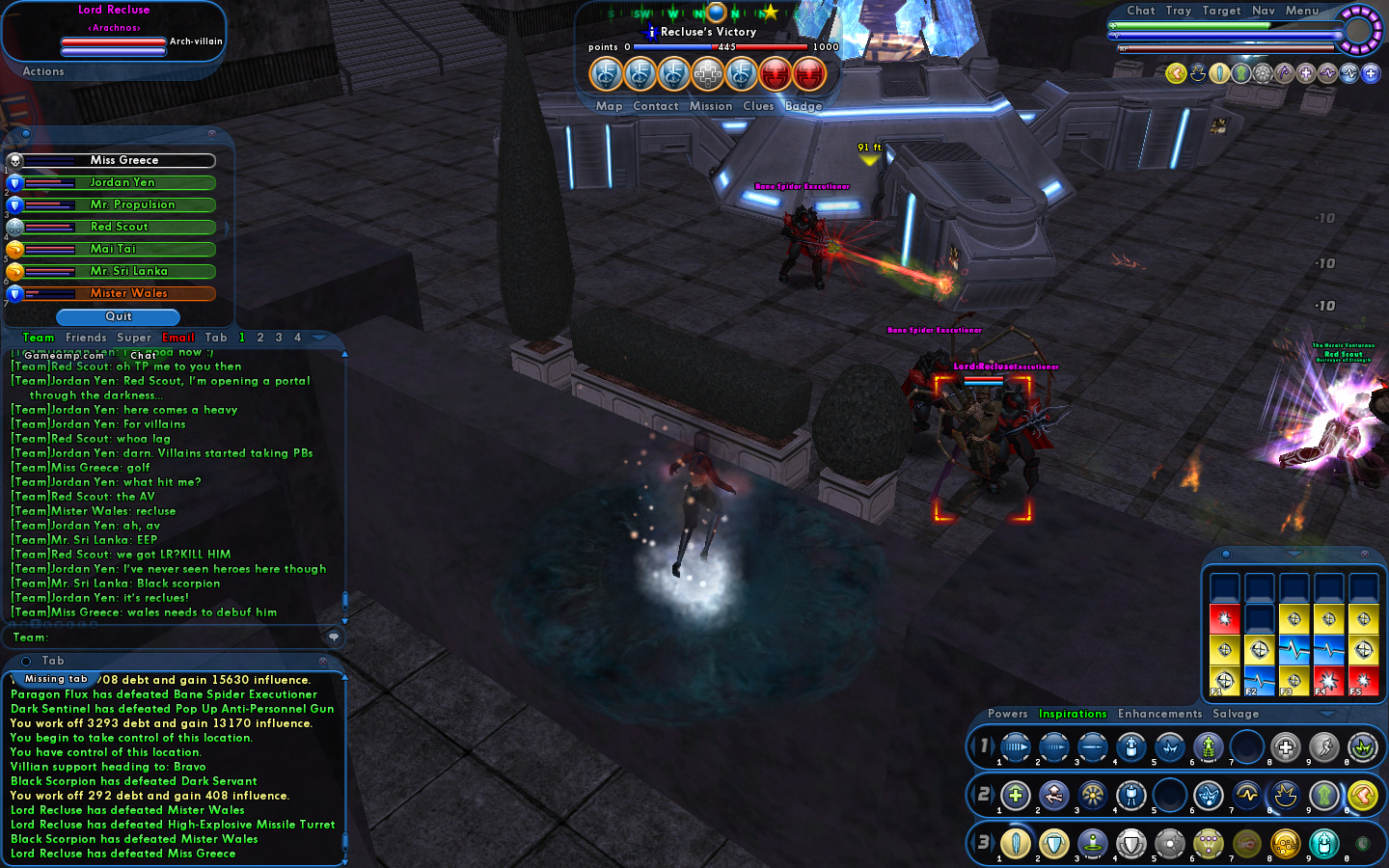Switch to the Super chat tab
Image resolution: width=1389 pixels, height=868 pixels.
coord(134,338)
